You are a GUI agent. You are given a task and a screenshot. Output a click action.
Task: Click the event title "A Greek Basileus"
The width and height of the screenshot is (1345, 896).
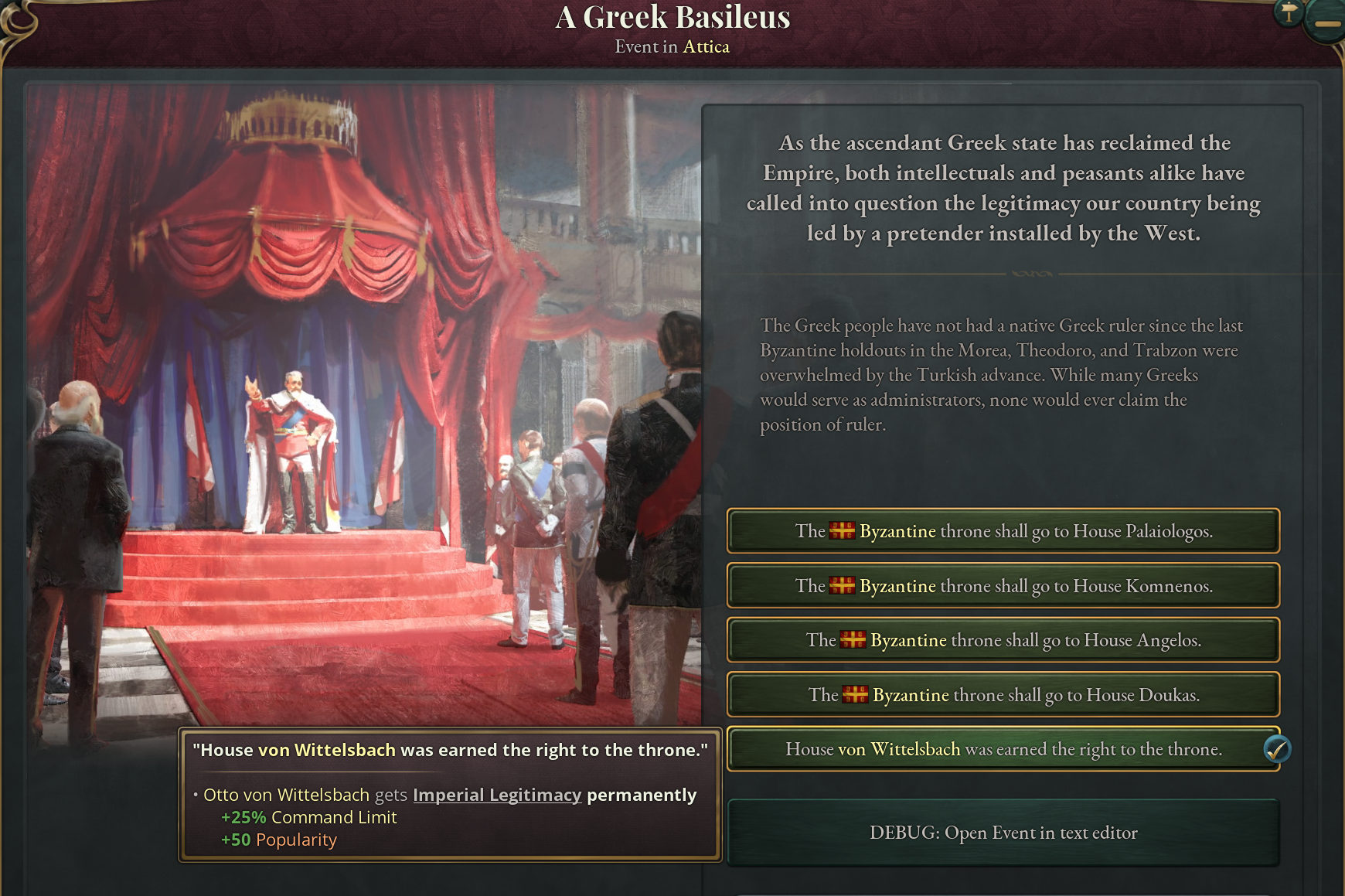(672, 17)
